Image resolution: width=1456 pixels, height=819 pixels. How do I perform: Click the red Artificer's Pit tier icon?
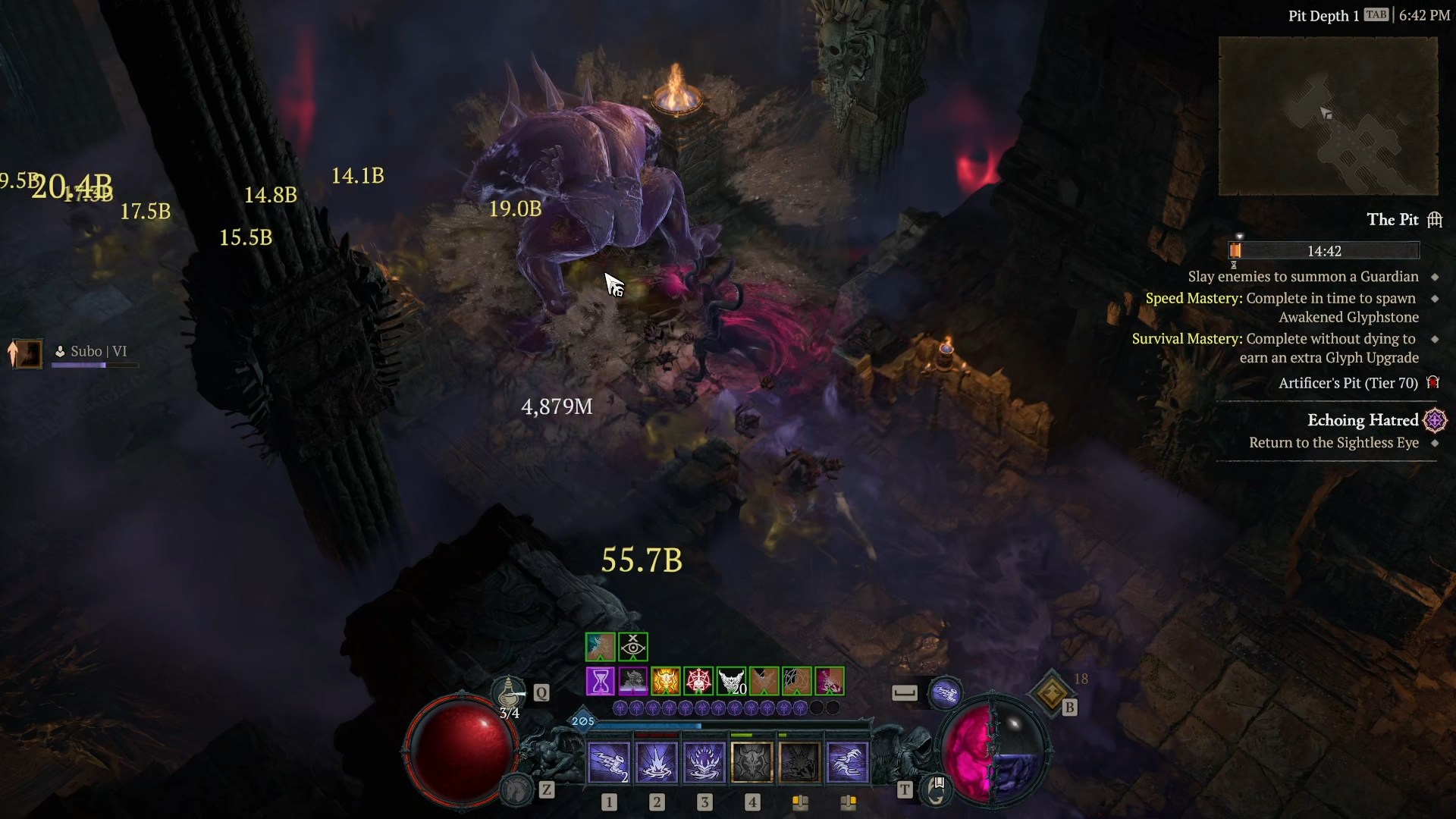coord(1433,383)
